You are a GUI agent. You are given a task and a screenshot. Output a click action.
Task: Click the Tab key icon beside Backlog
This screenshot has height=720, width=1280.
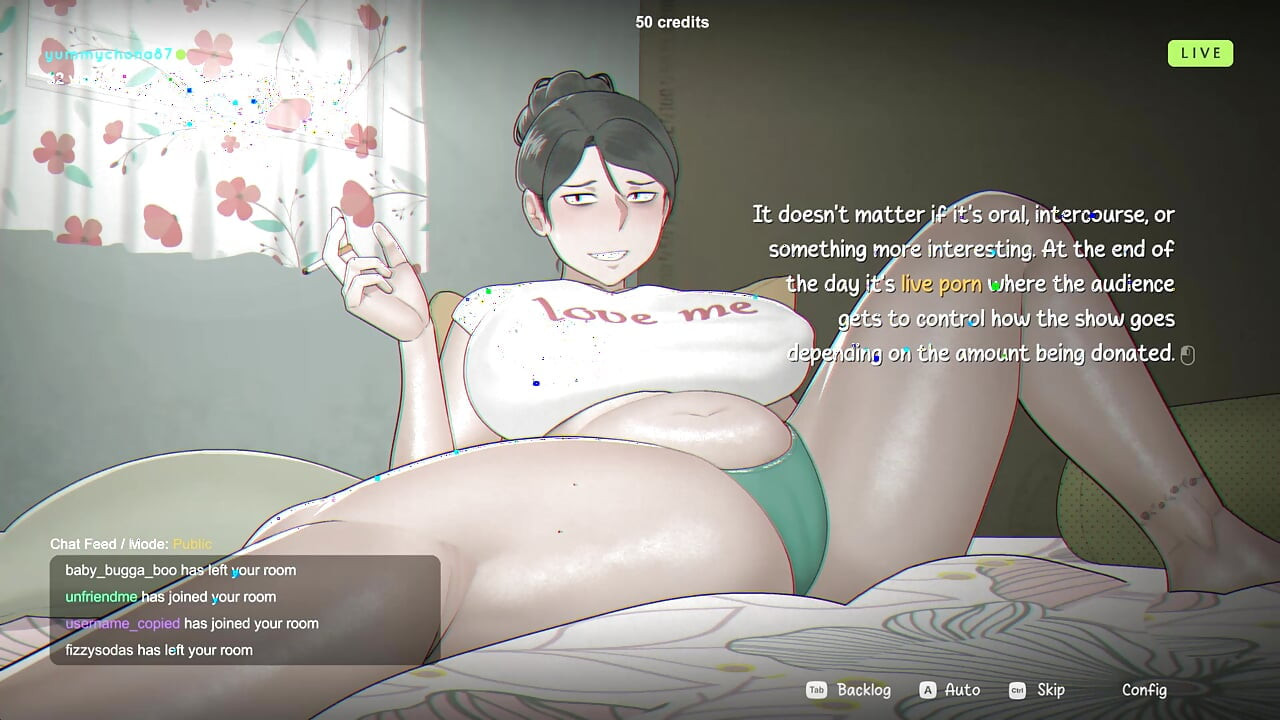coord(814,690)
